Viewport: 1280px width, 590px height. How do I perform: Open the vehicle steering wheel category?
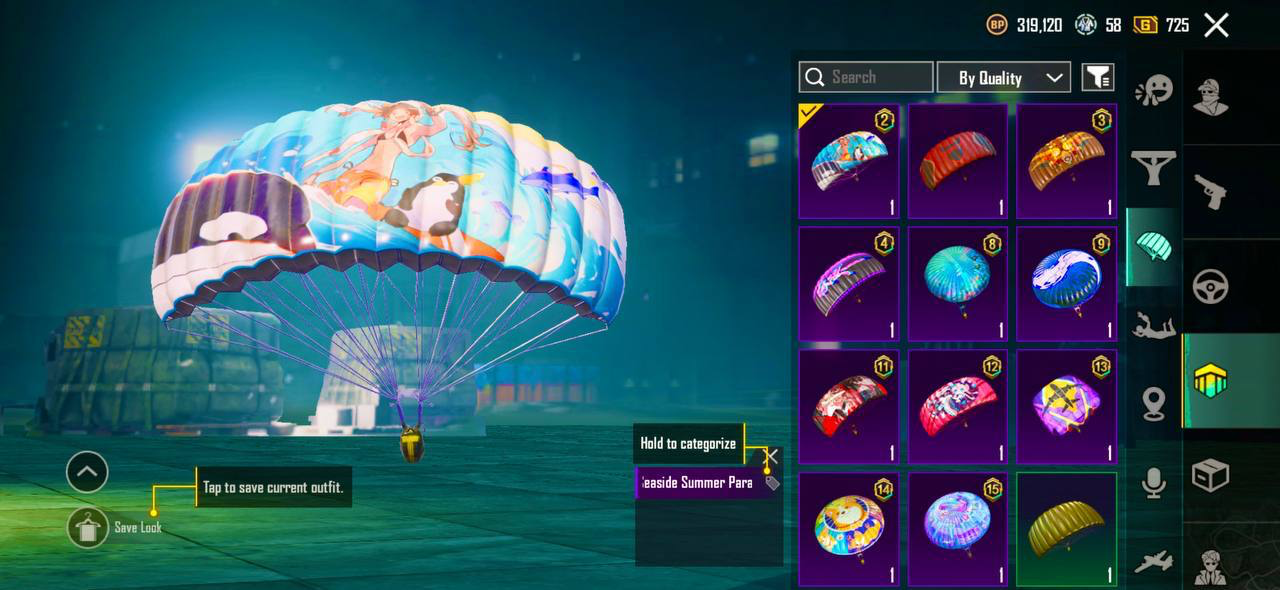click(x=1211, y=286)
